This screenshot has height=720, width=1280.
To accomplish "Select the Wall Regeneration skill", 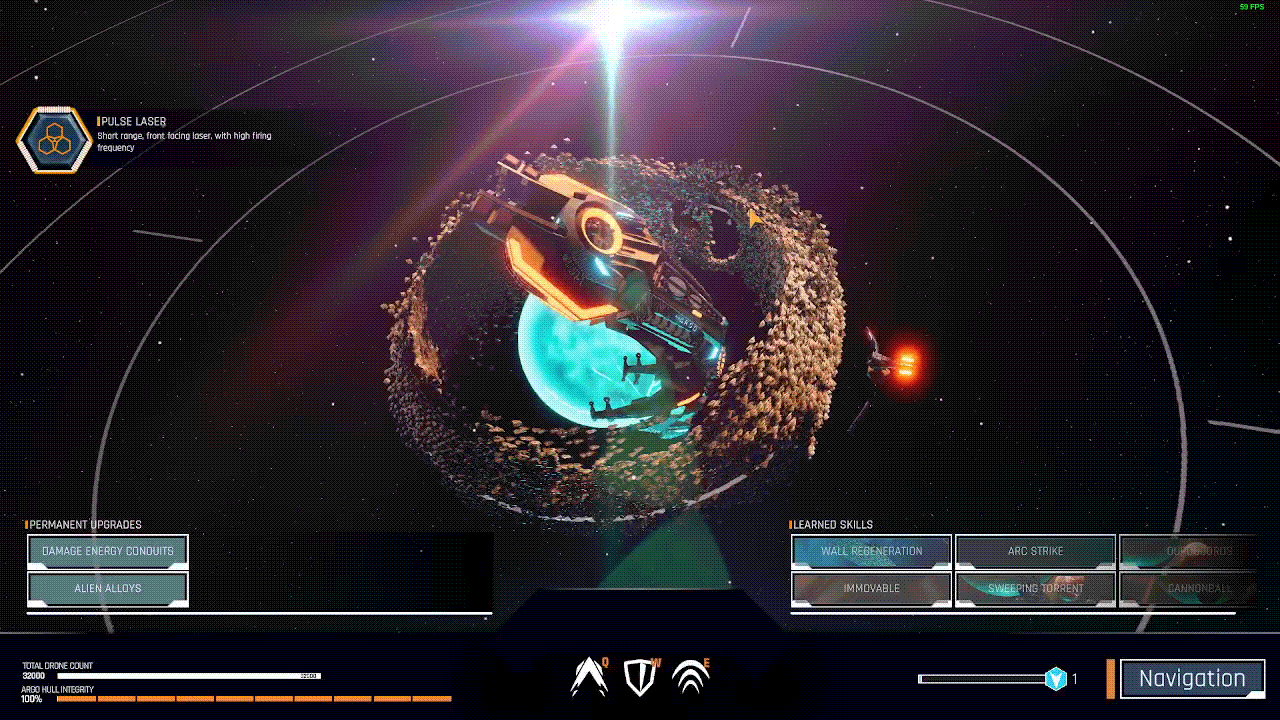I will (x=871, y=551).
